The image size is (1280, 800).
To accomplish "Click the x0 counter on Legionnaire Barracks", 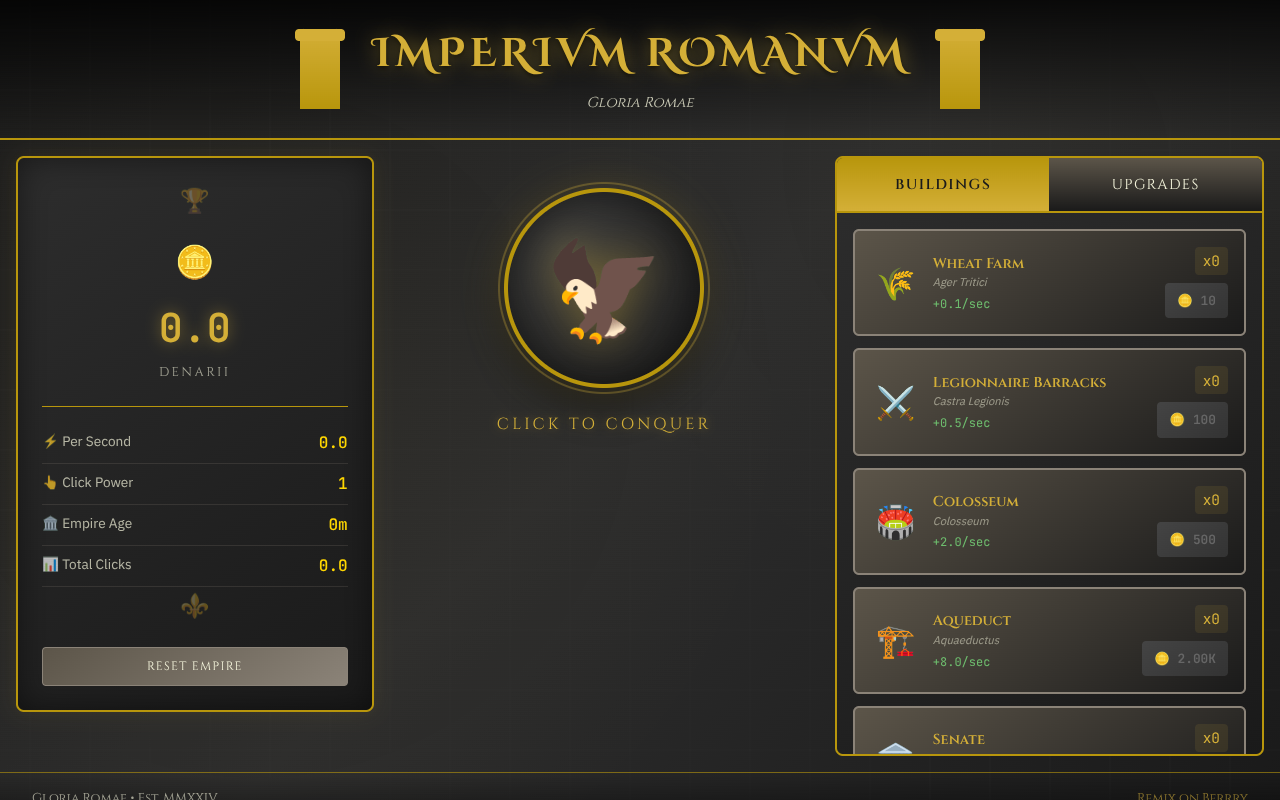I will coord(1211,380).
